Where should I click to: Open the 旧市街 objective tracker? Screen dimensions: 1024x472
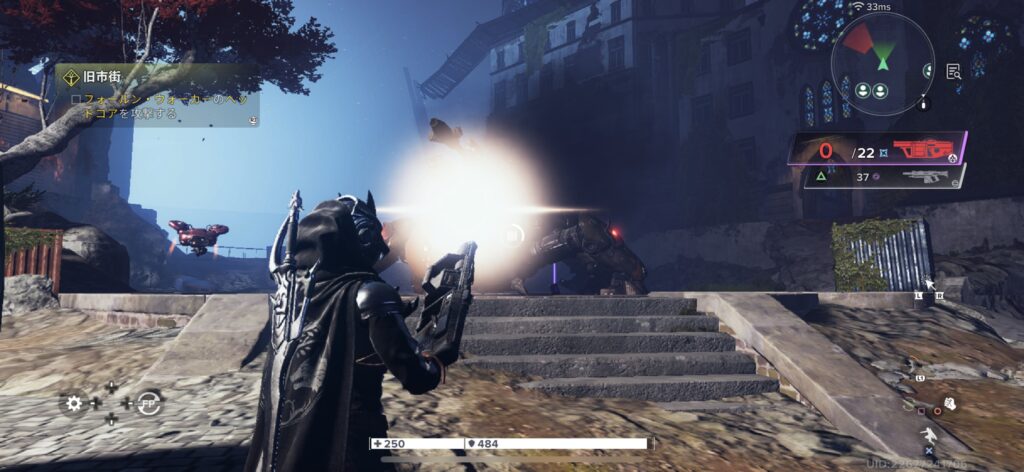pos(155,96)
